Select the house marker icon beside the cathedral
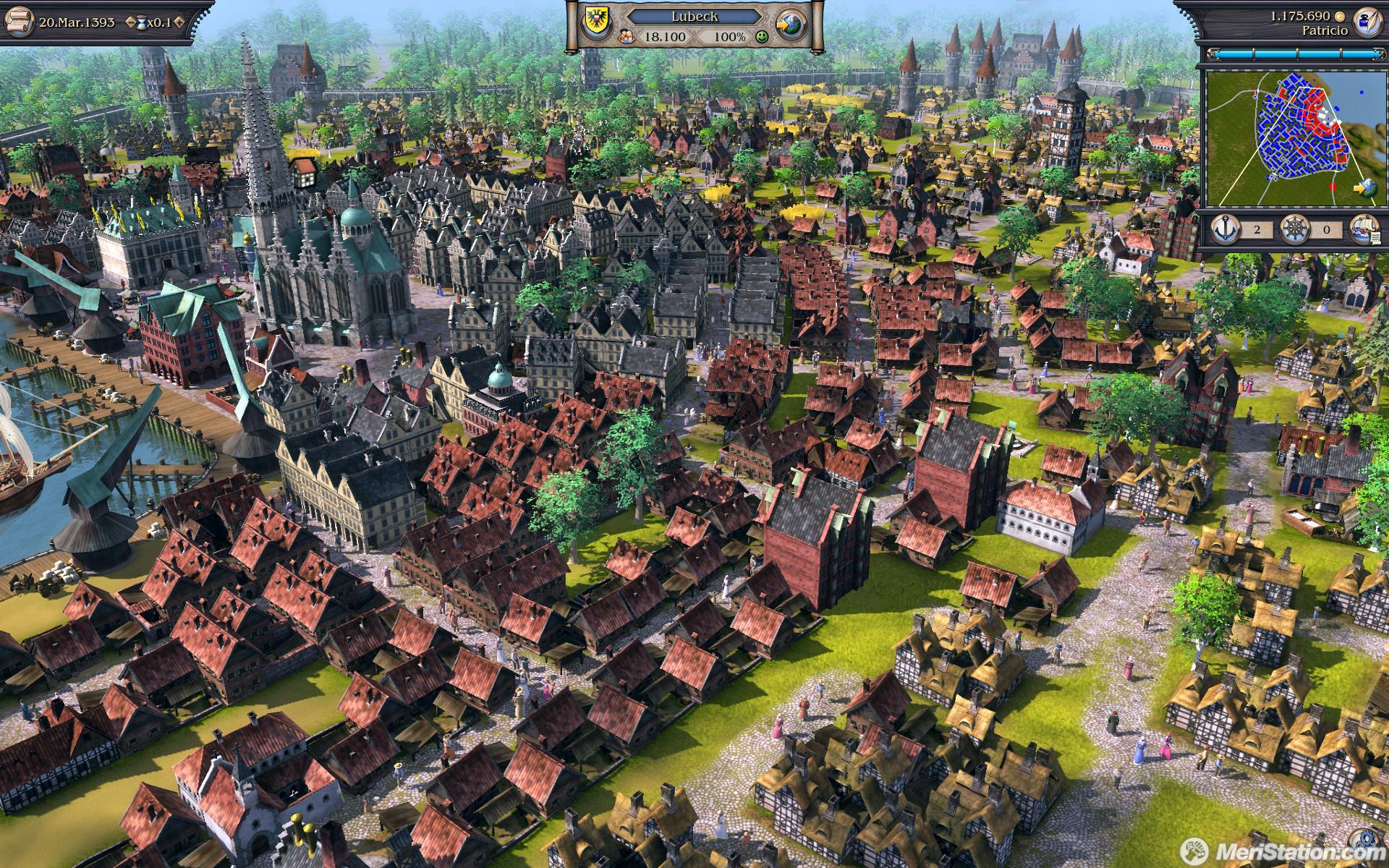The image size is (1389, 868). coord(304,172)
